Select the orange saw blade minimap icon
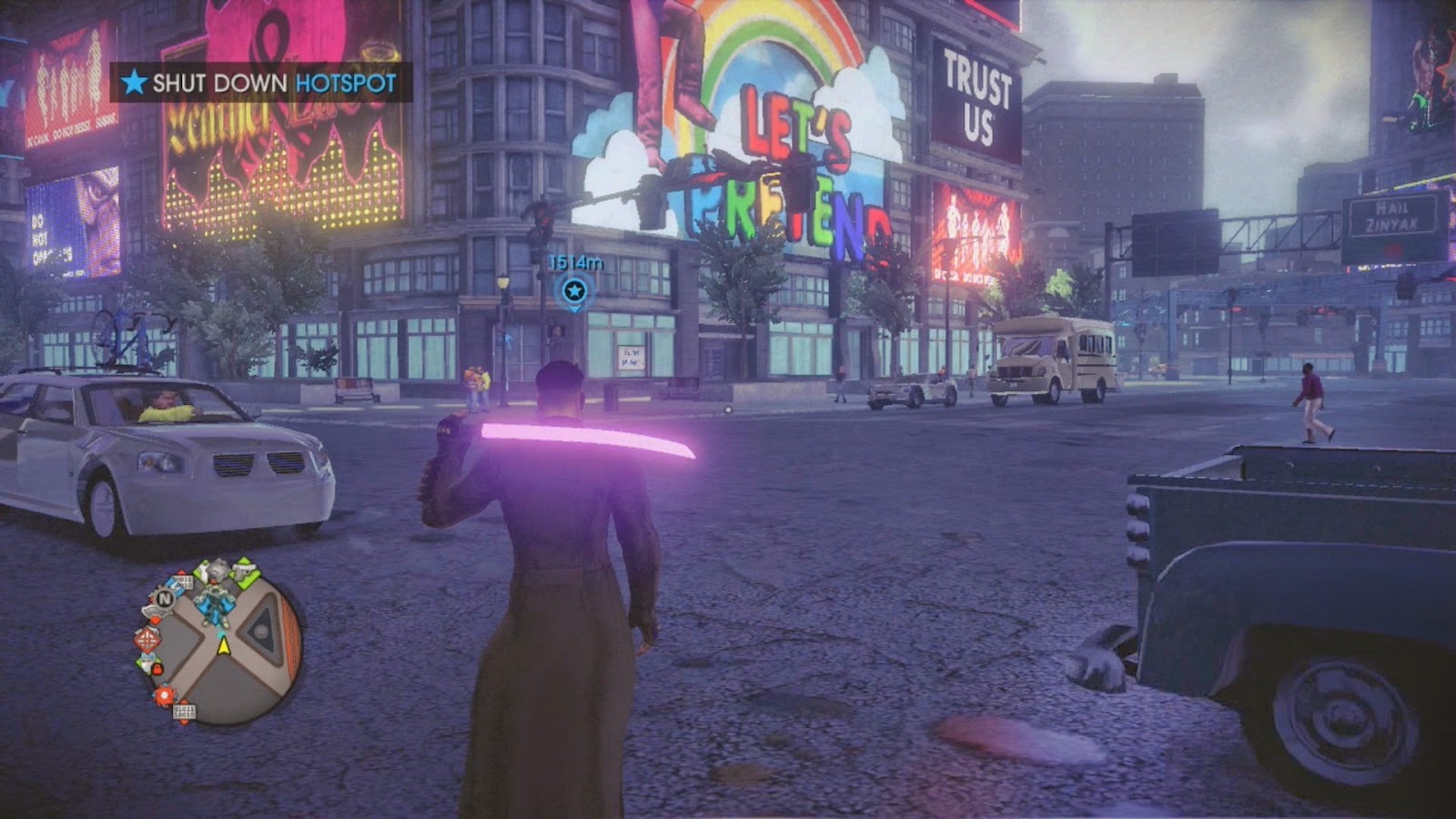The width and height of the screenshot is (1456, 819). click(164, 695)
